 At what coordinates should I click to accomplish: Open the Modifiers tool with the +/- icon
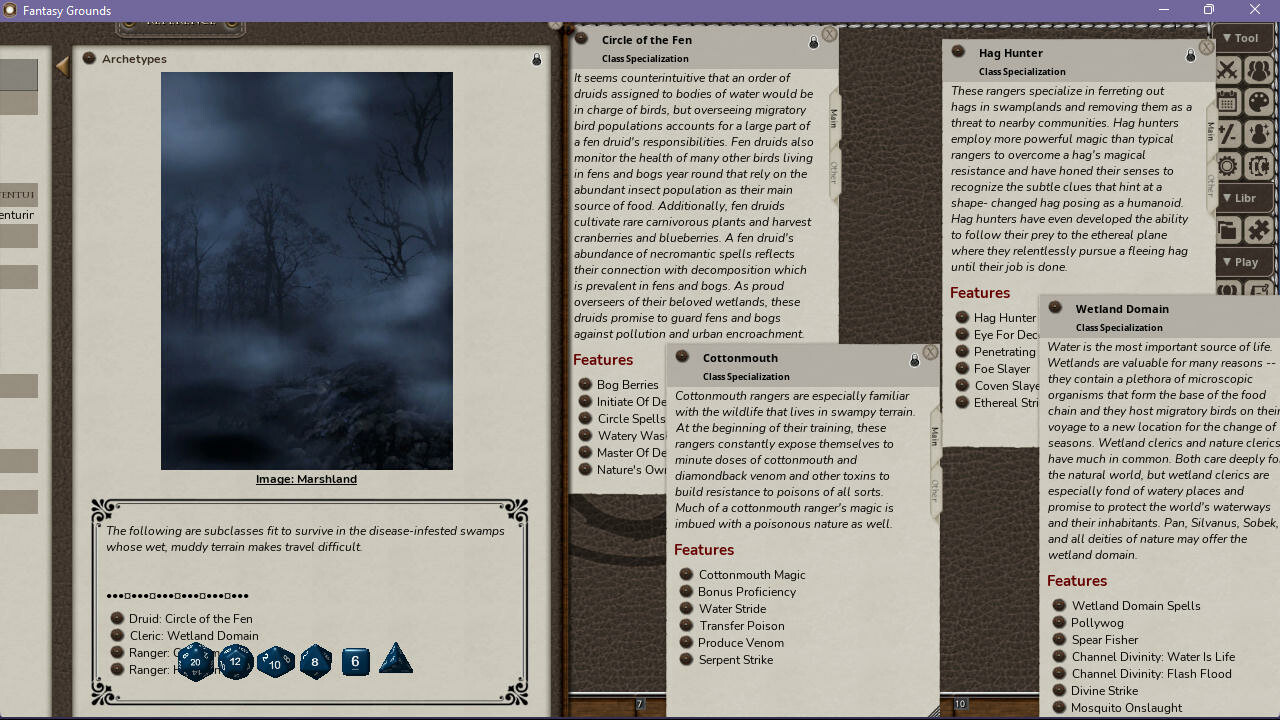[1227, 133]
